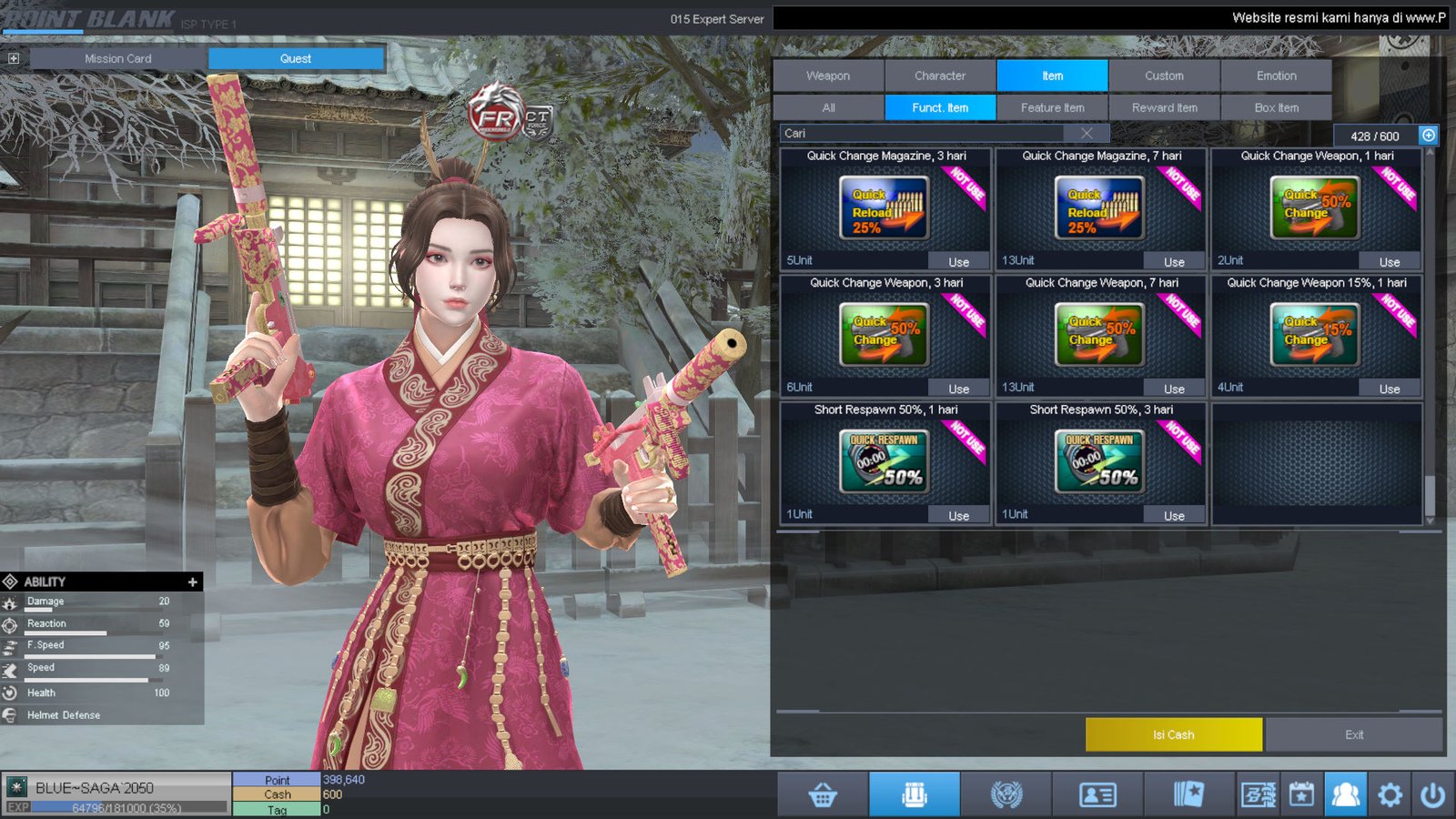Use Quick Change Magazine 3 hari item
Screen dimensions: 1456x819
(958, 261)
